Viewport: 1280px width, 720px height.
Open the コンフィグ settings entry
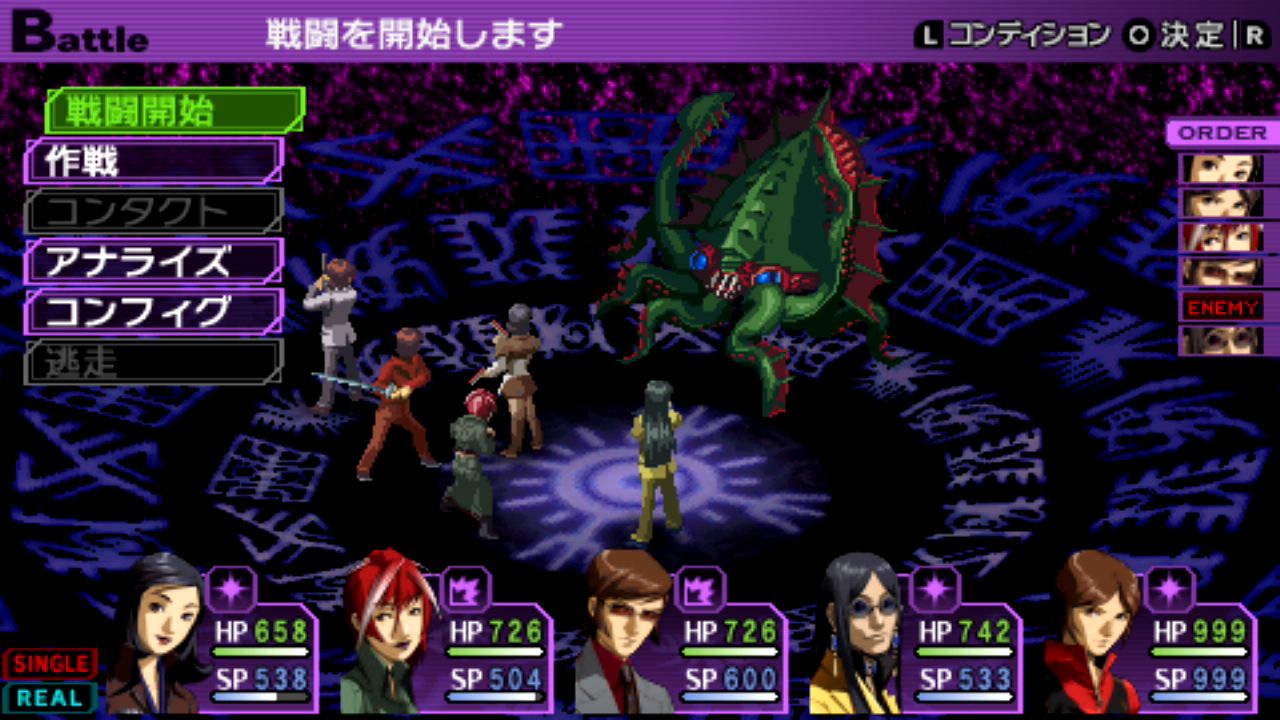[153, 312]
